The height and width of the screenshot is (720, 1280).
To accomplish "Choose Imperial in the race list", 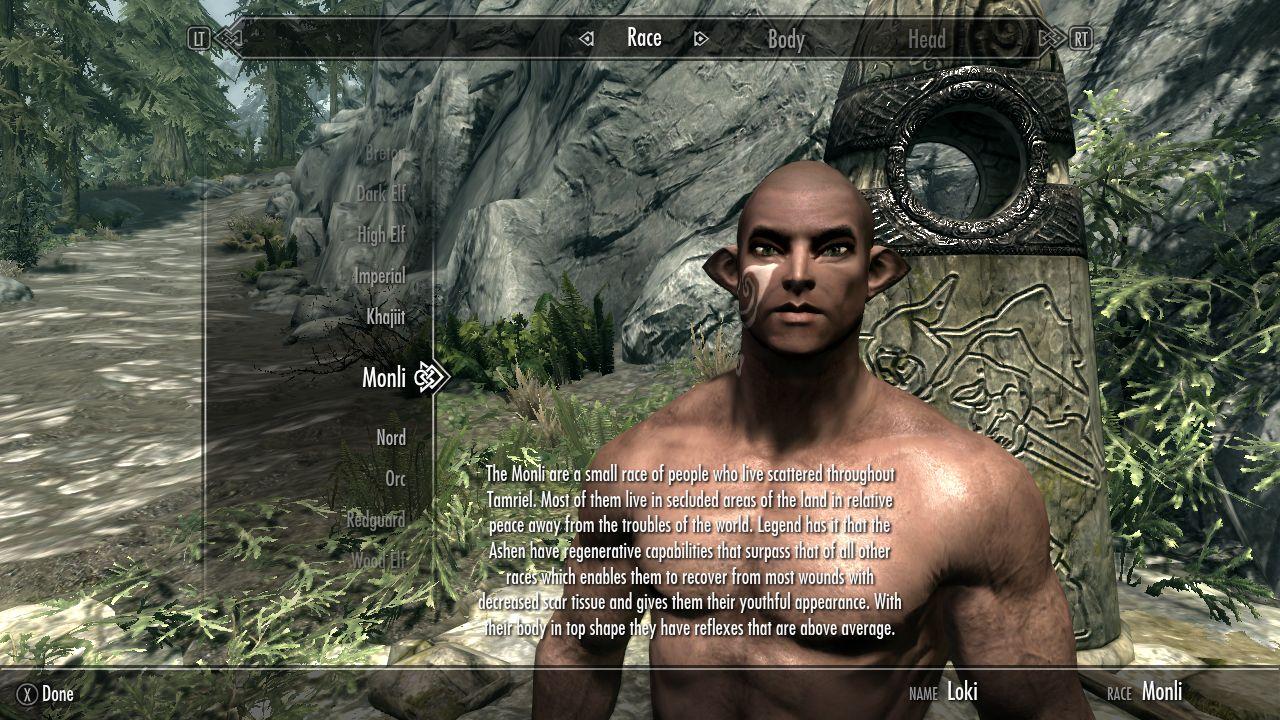I will [x=379, y=276].
